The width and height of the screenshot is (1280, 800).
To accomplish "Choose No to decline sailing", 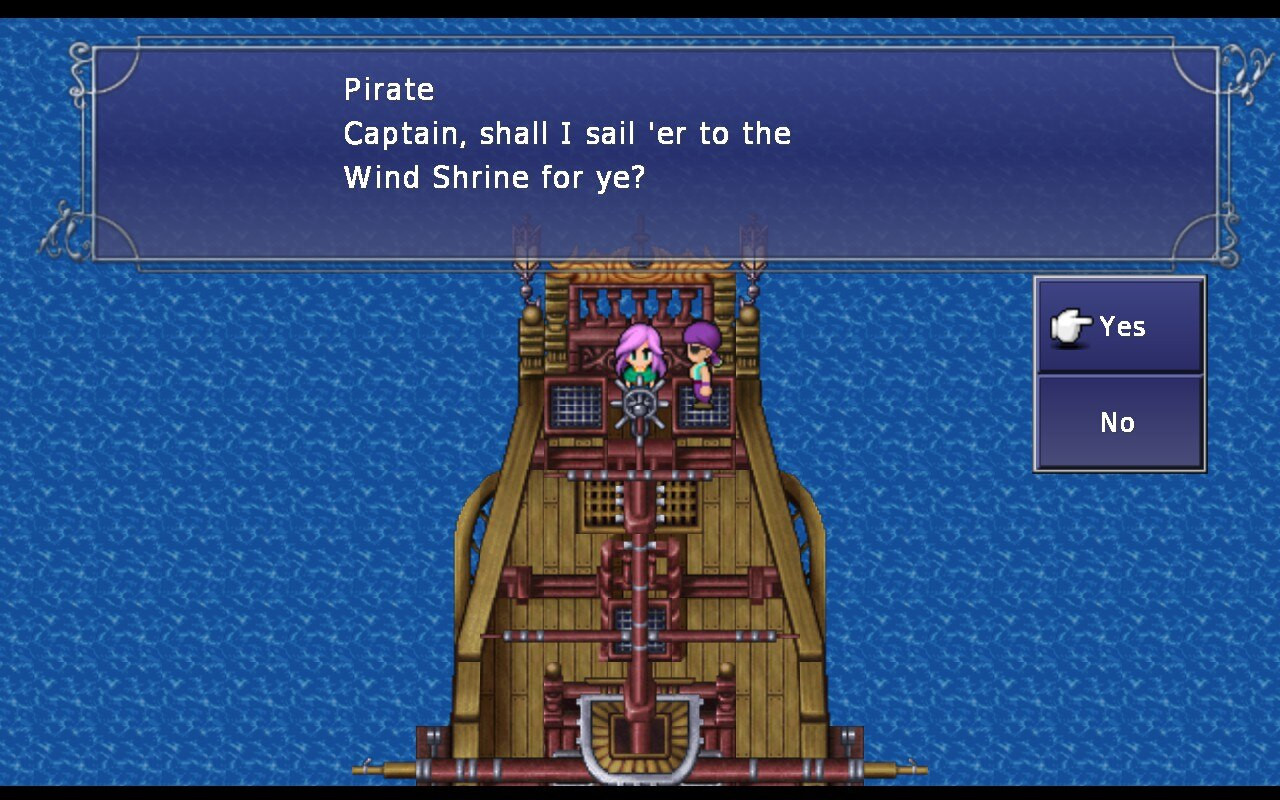I will [x=1118, y=422].
